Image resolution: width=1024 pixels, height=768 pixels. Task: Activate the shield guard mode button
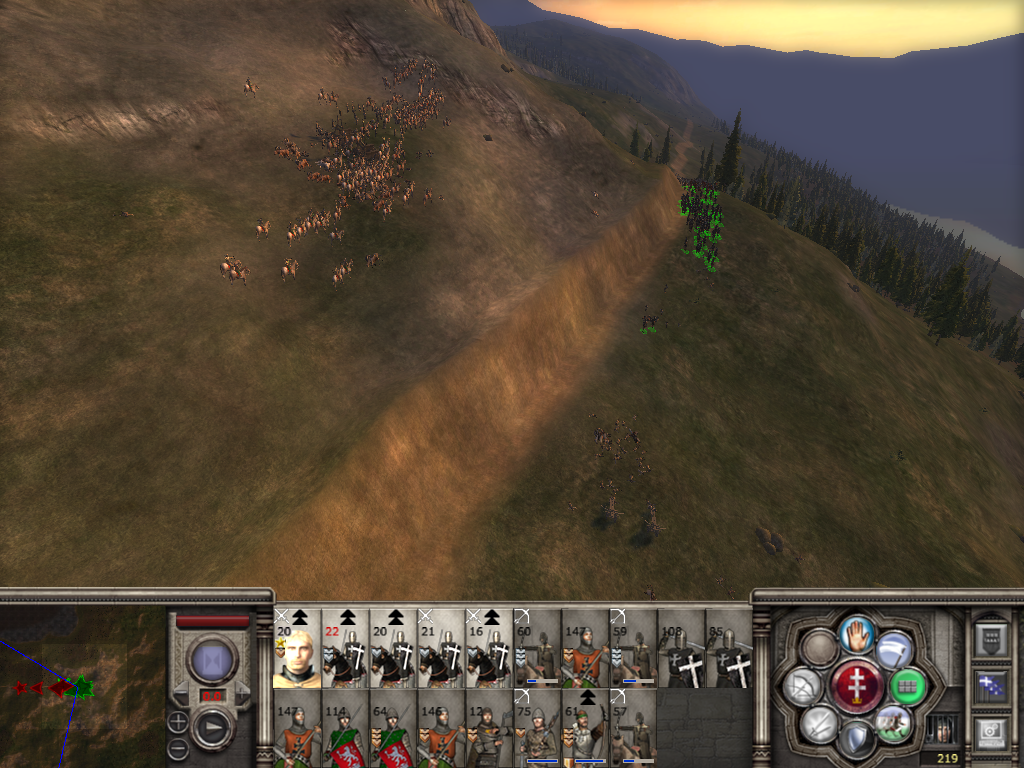point(857,740)
